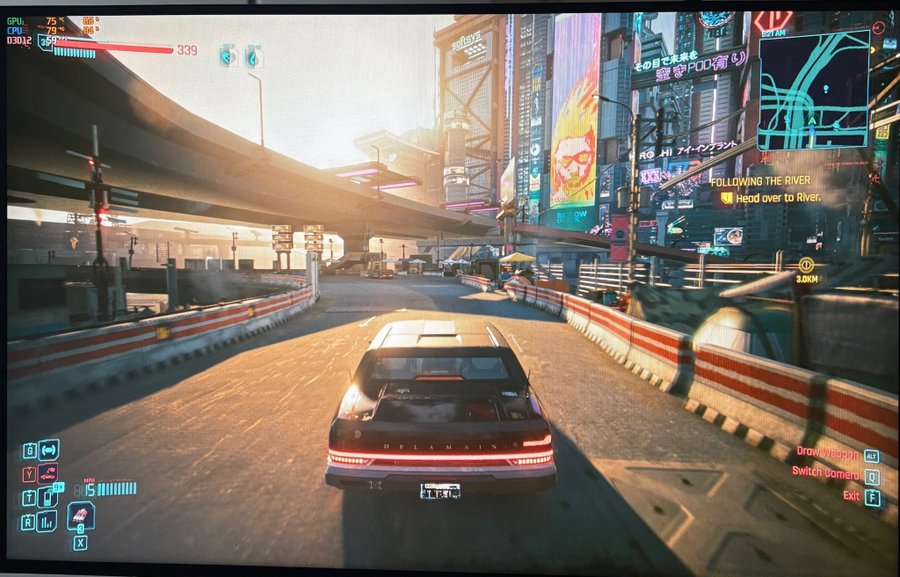
Task: Use the quick consumable item slot
Action: coord(81,516)
